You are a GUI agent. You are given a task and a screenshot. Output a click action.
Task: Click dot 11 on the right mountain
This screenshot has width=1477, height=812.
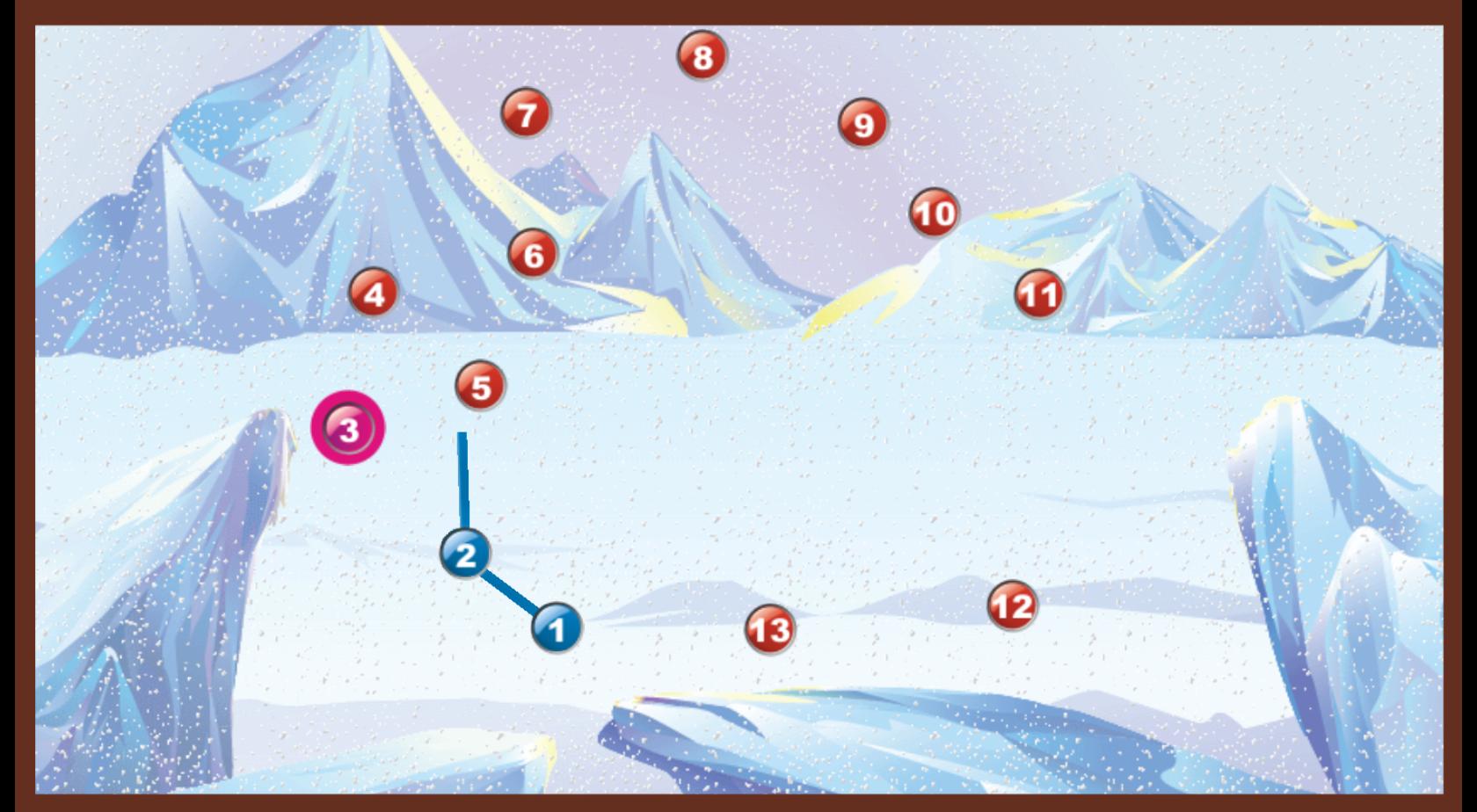[1040, 294]
